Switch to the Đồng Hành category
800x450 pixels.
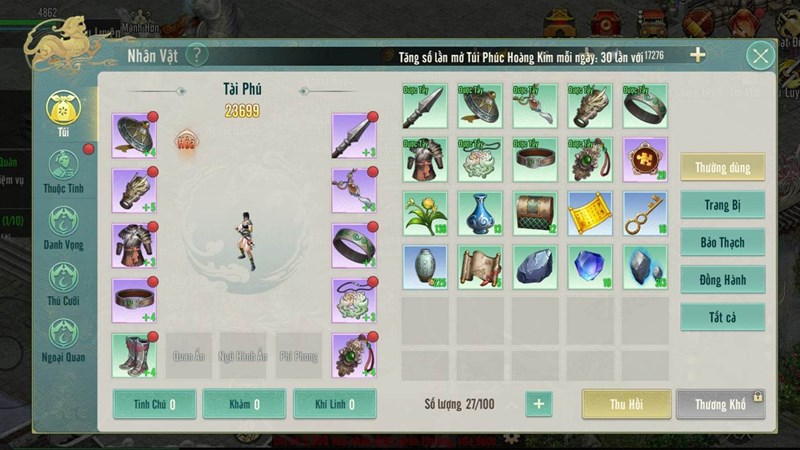pyautogui.click(x=722, y=280)
